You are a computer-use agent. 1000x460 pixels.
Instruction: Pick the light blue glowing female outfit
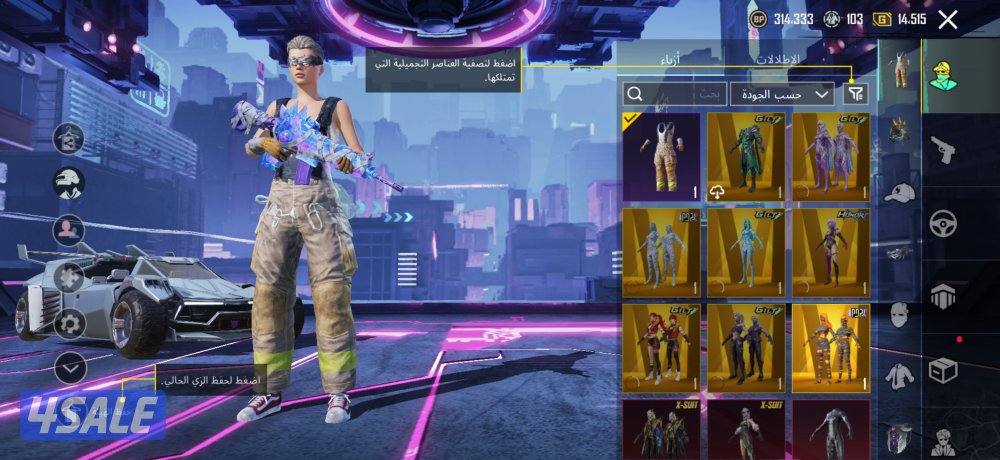(746, 251)
